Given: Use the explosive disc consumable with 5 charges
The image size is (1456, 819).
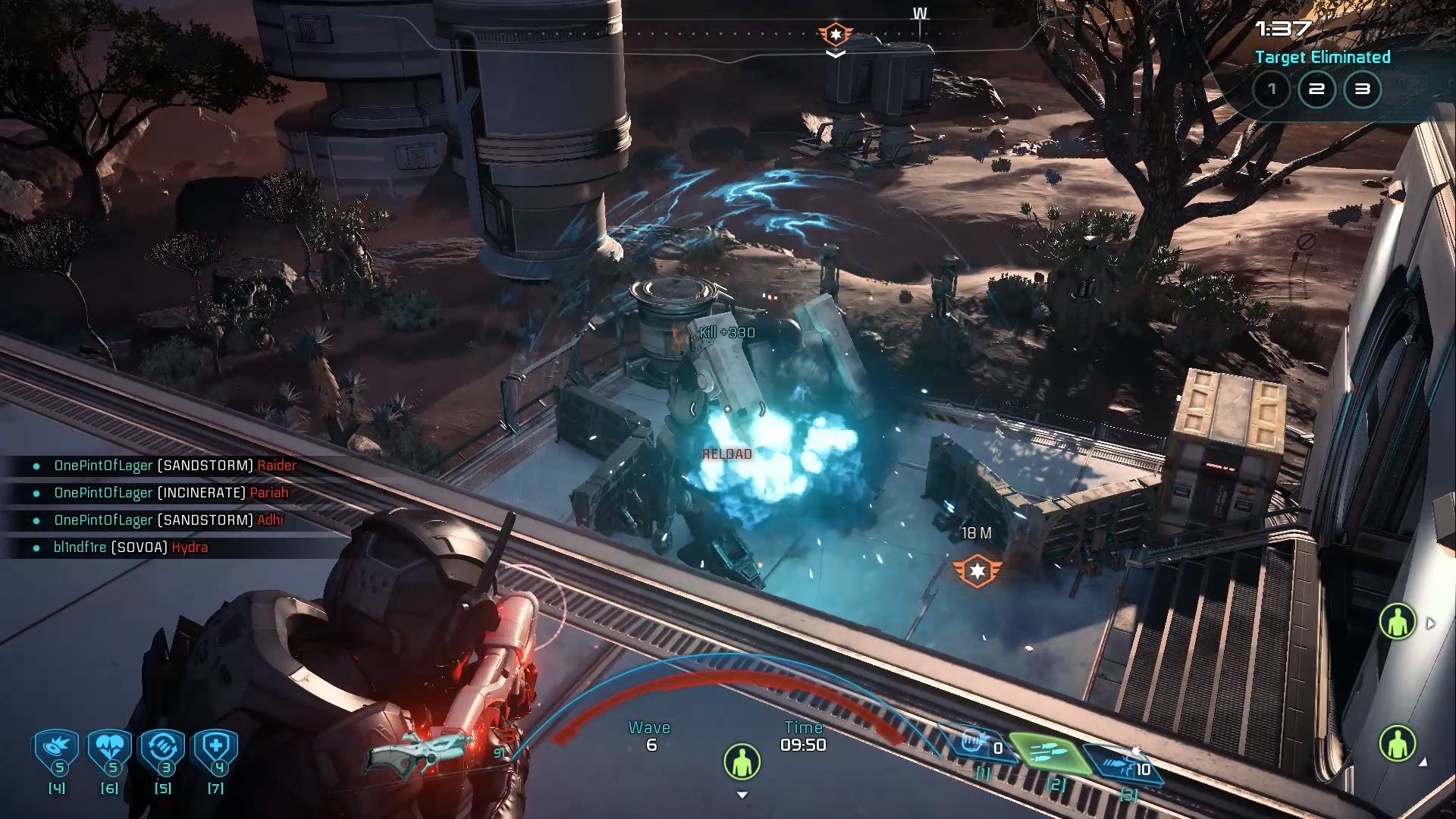Looking at the screenshot, I should pos(57,751).
